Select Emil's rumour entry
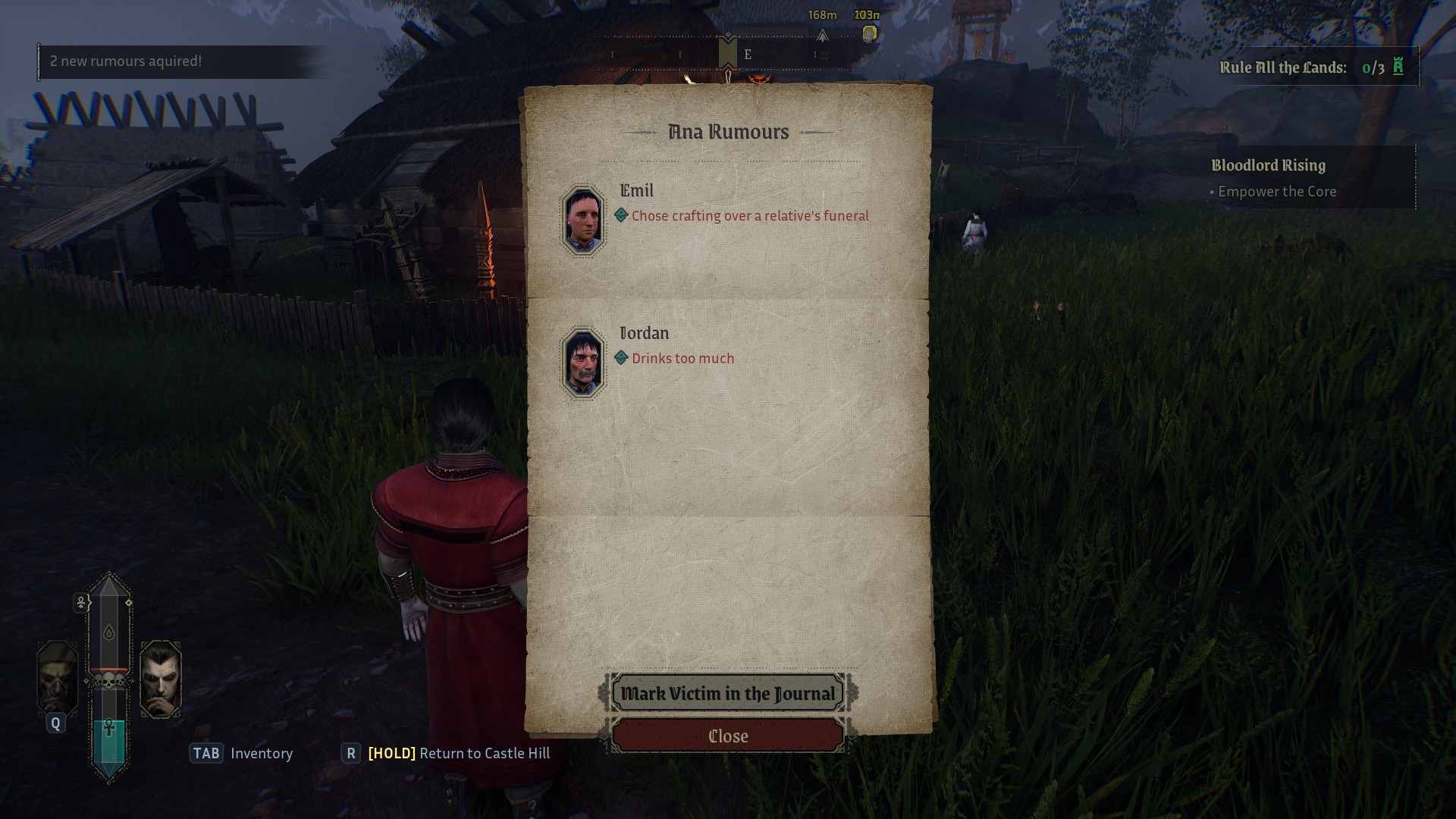Image resolution: width=1456 pixels, height=819 pixels. (749, 216)
